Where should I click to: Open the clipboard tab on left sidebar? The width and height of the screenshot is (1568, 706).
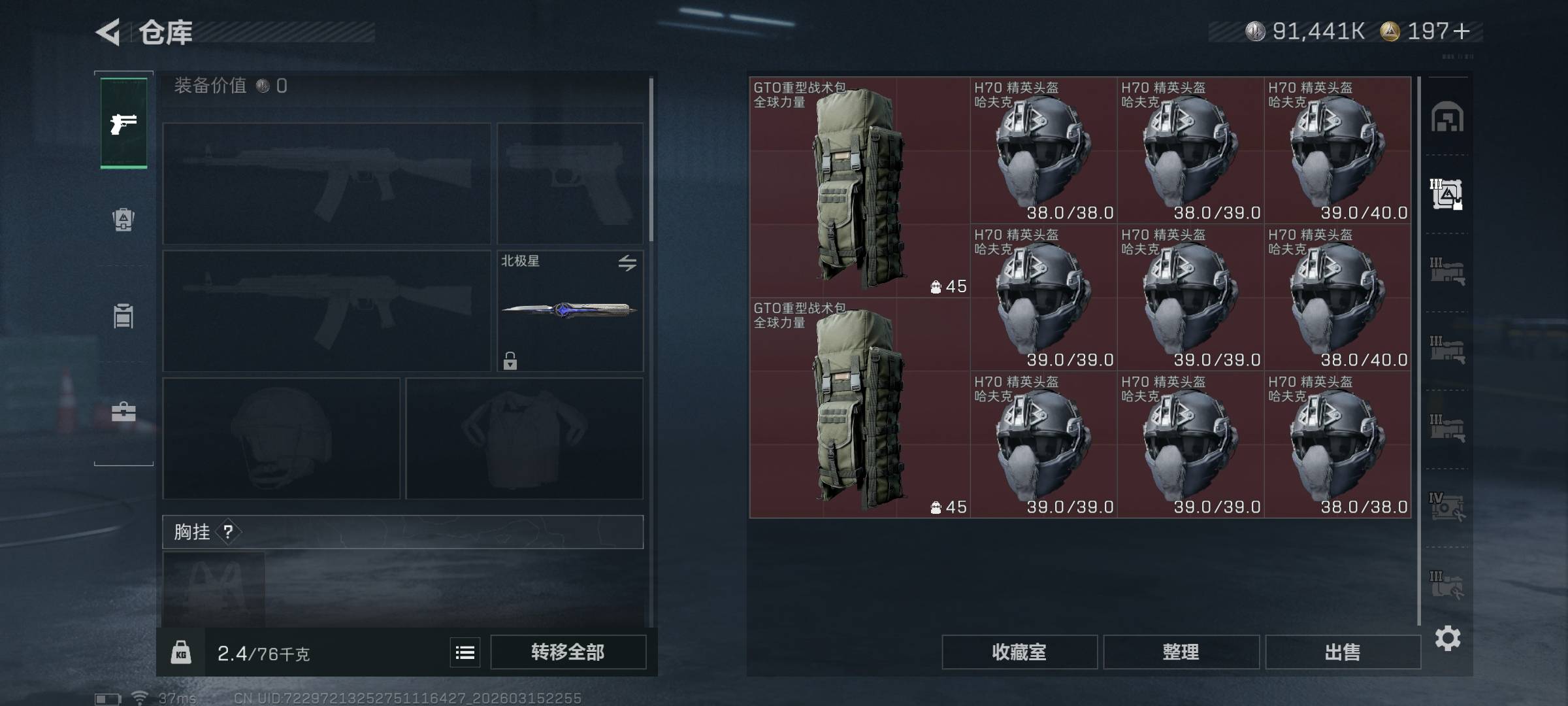[123, 316]
